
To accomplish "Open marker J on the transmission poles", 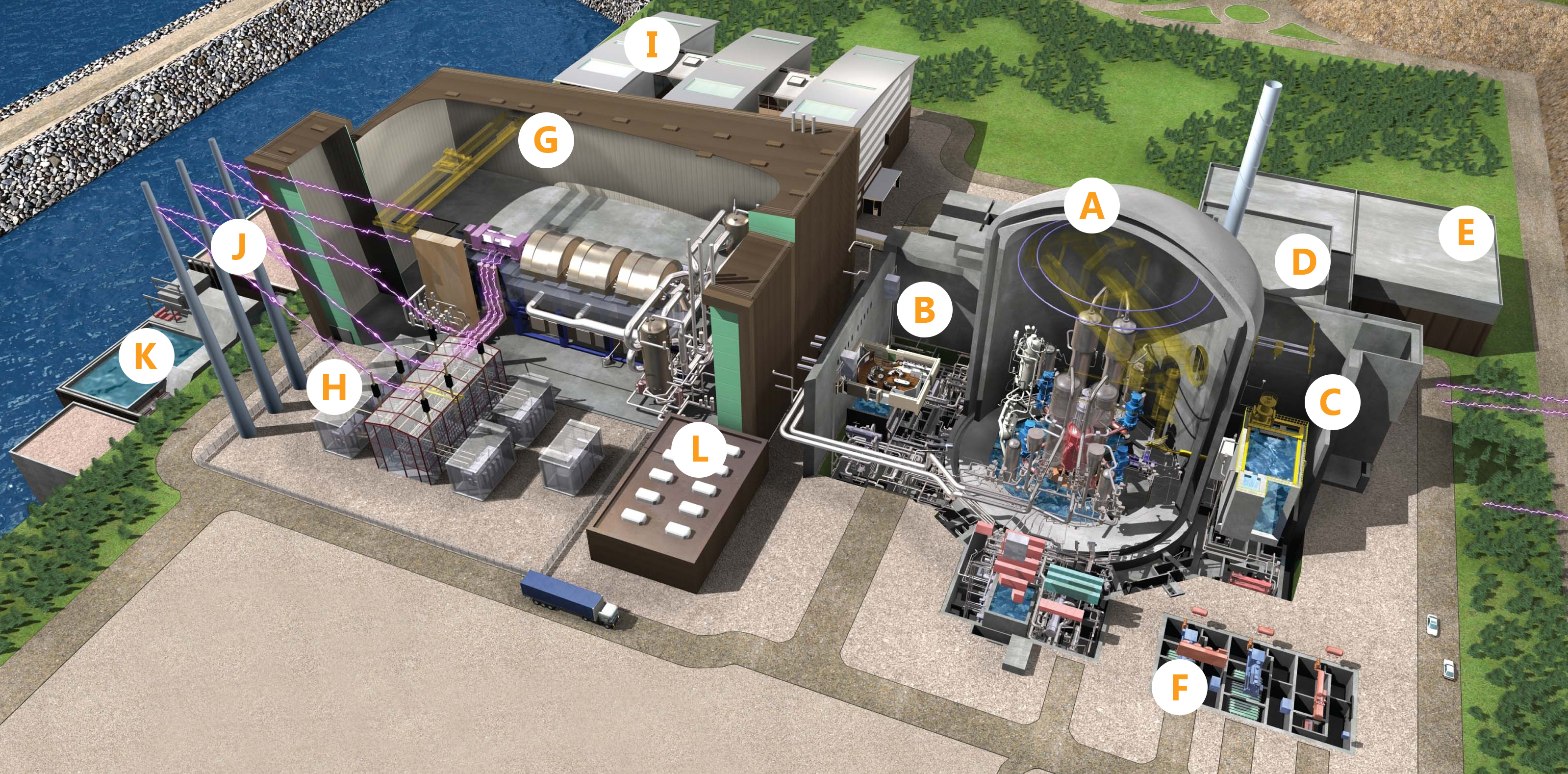I will pos(239,246).
